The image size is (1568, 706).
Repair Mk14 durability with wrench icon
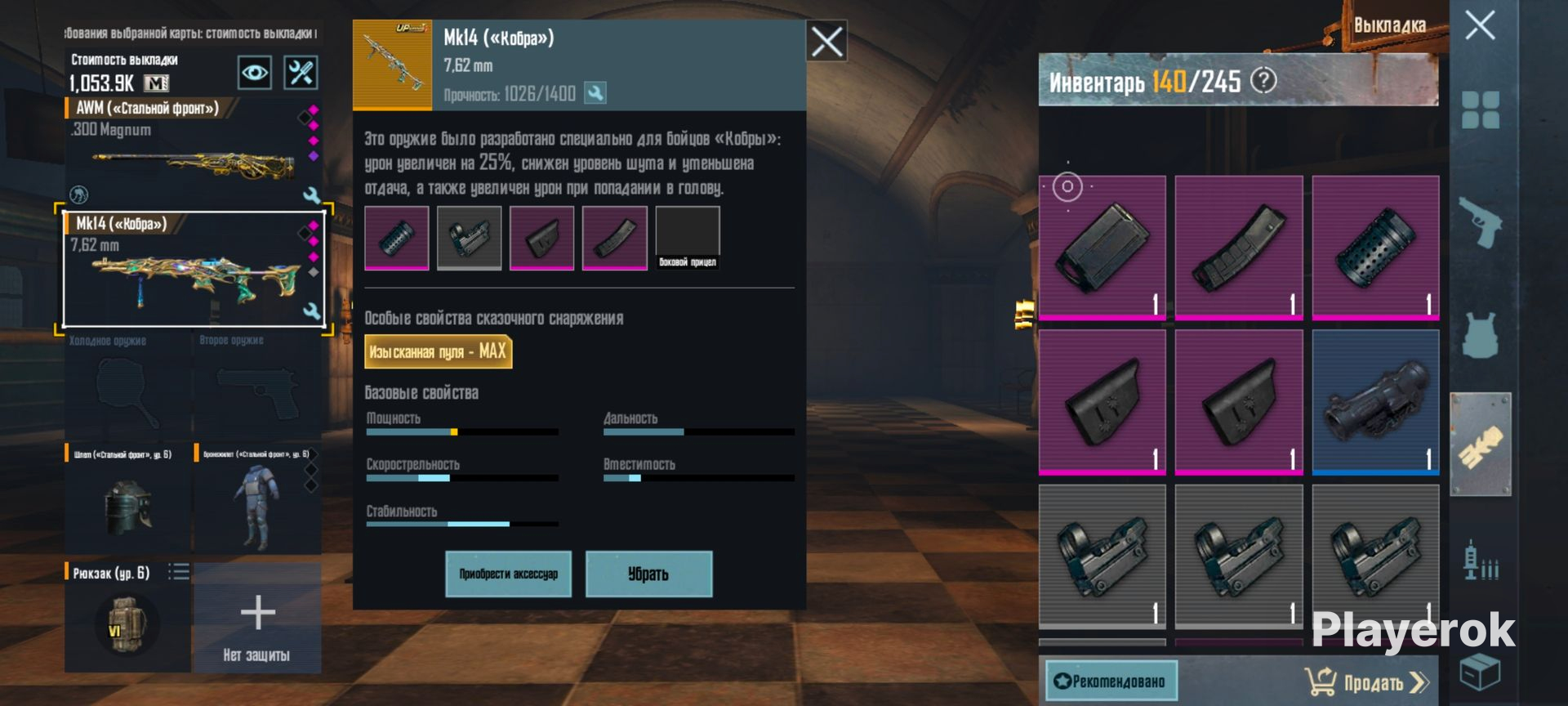point(595,93)
